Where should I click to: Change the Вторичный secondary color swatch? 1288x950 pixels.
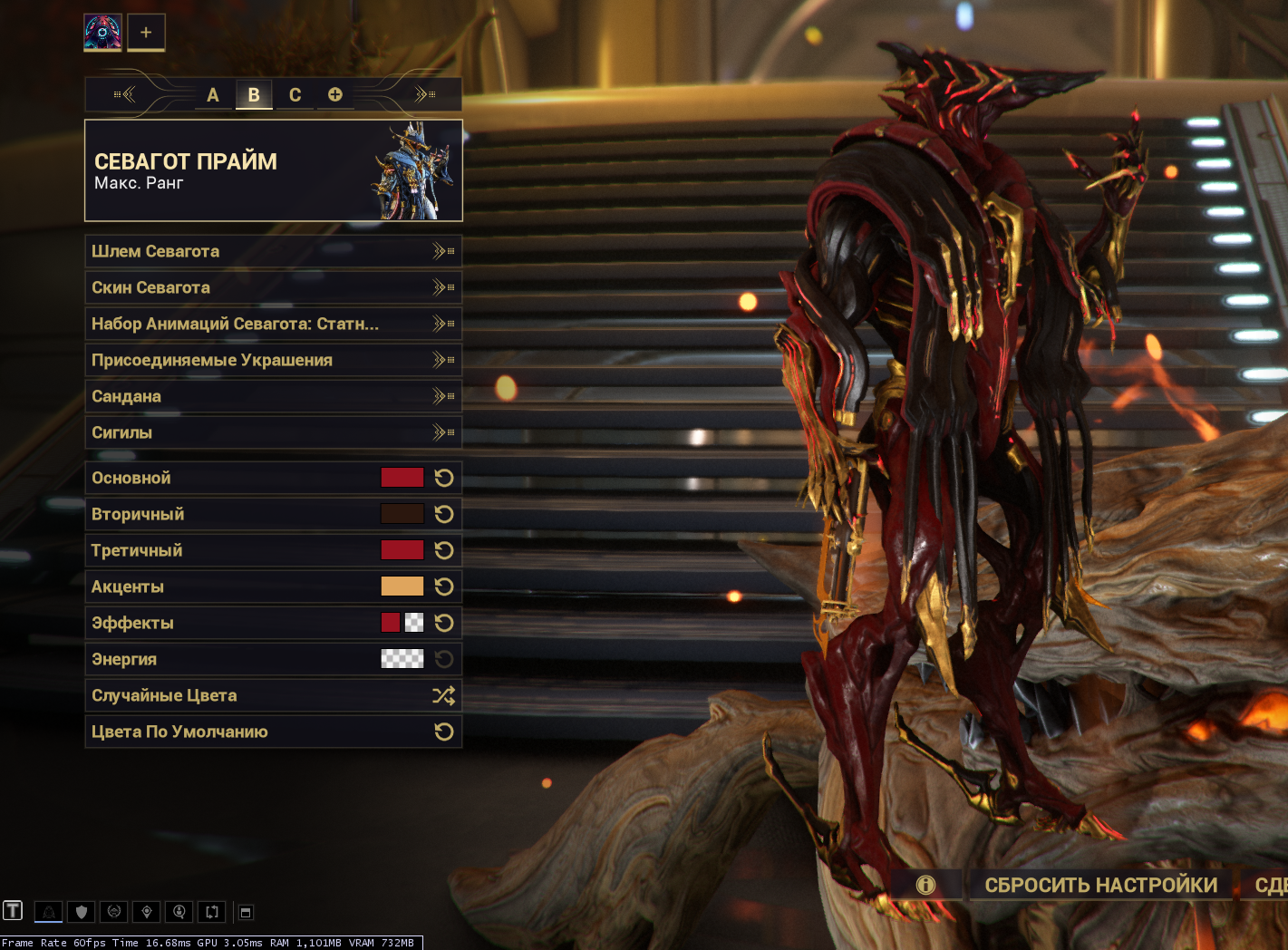pyautogui.click(x=402, y=514)
